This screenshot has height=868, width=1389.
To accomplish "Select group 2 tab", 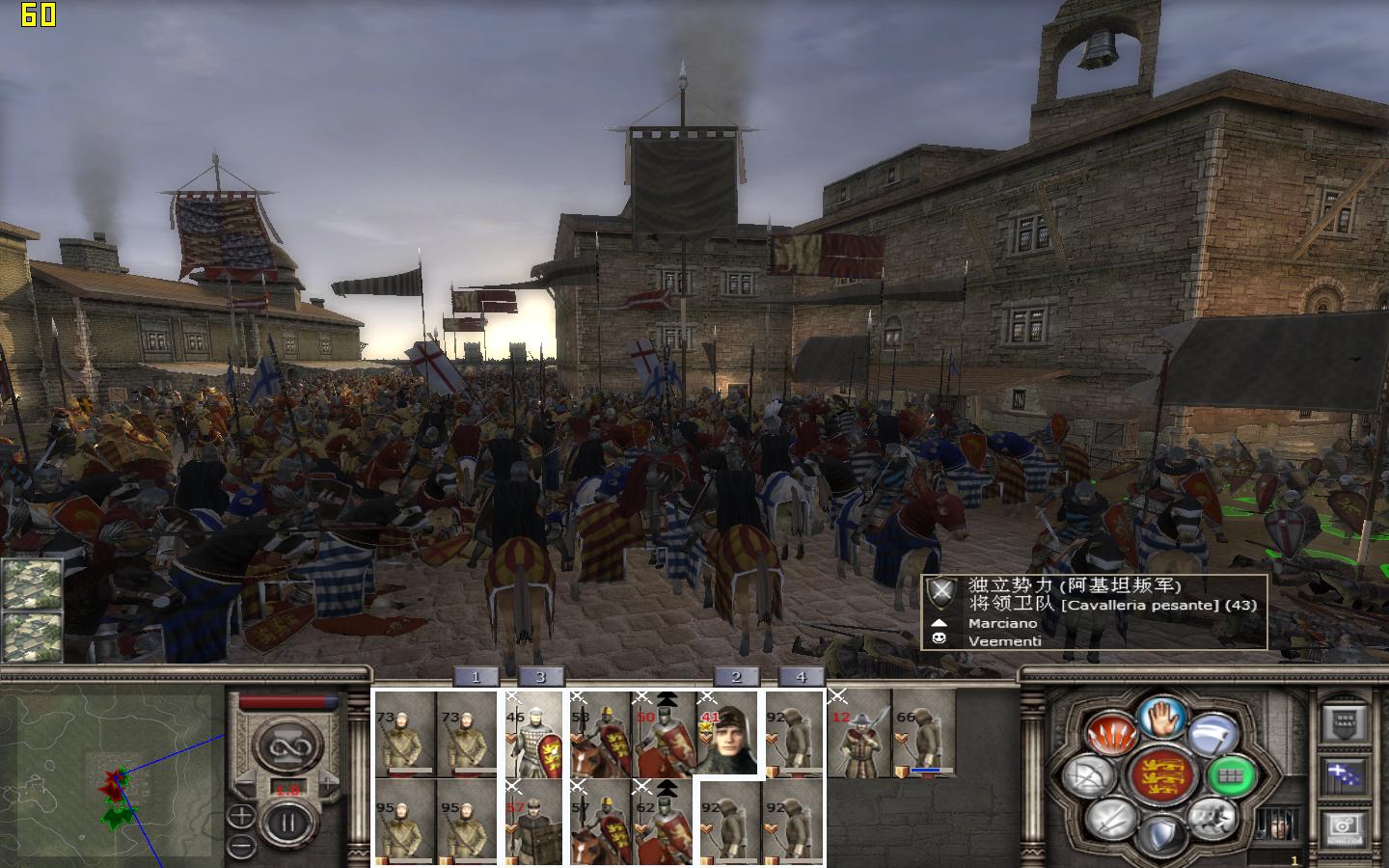I will click(736, 677).
